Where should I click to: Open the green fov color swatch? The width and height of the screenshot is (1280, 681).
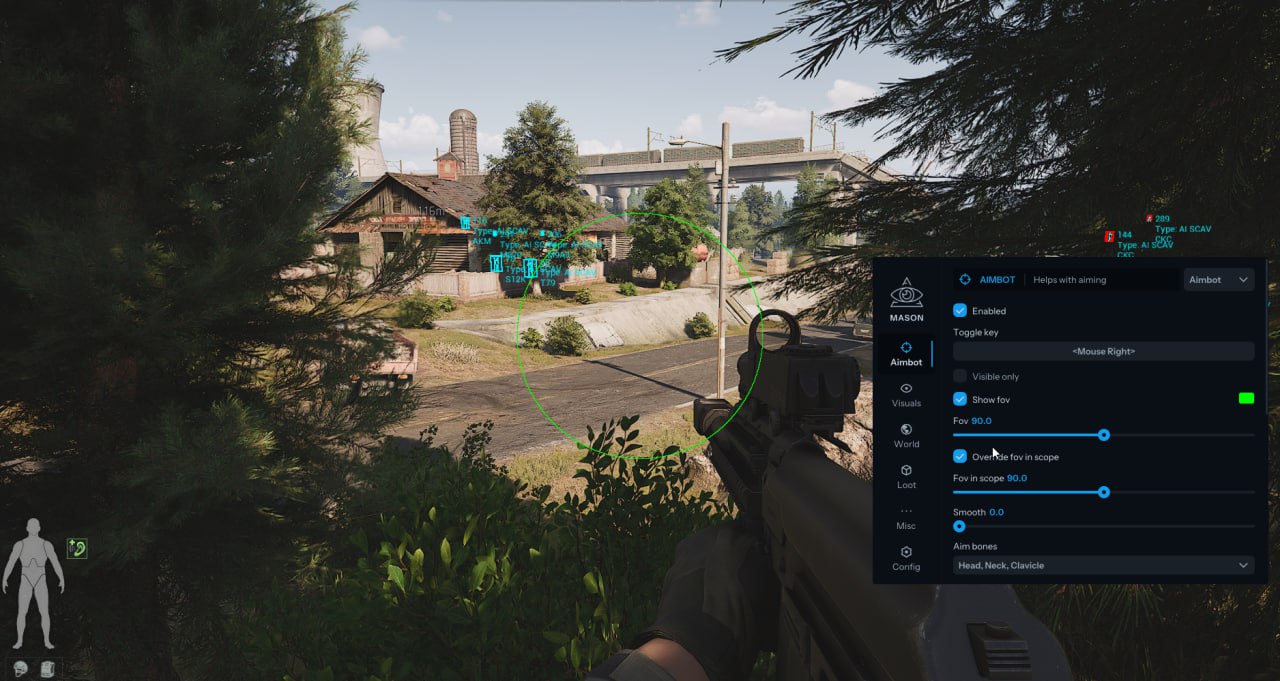(x=1246, y=399)
